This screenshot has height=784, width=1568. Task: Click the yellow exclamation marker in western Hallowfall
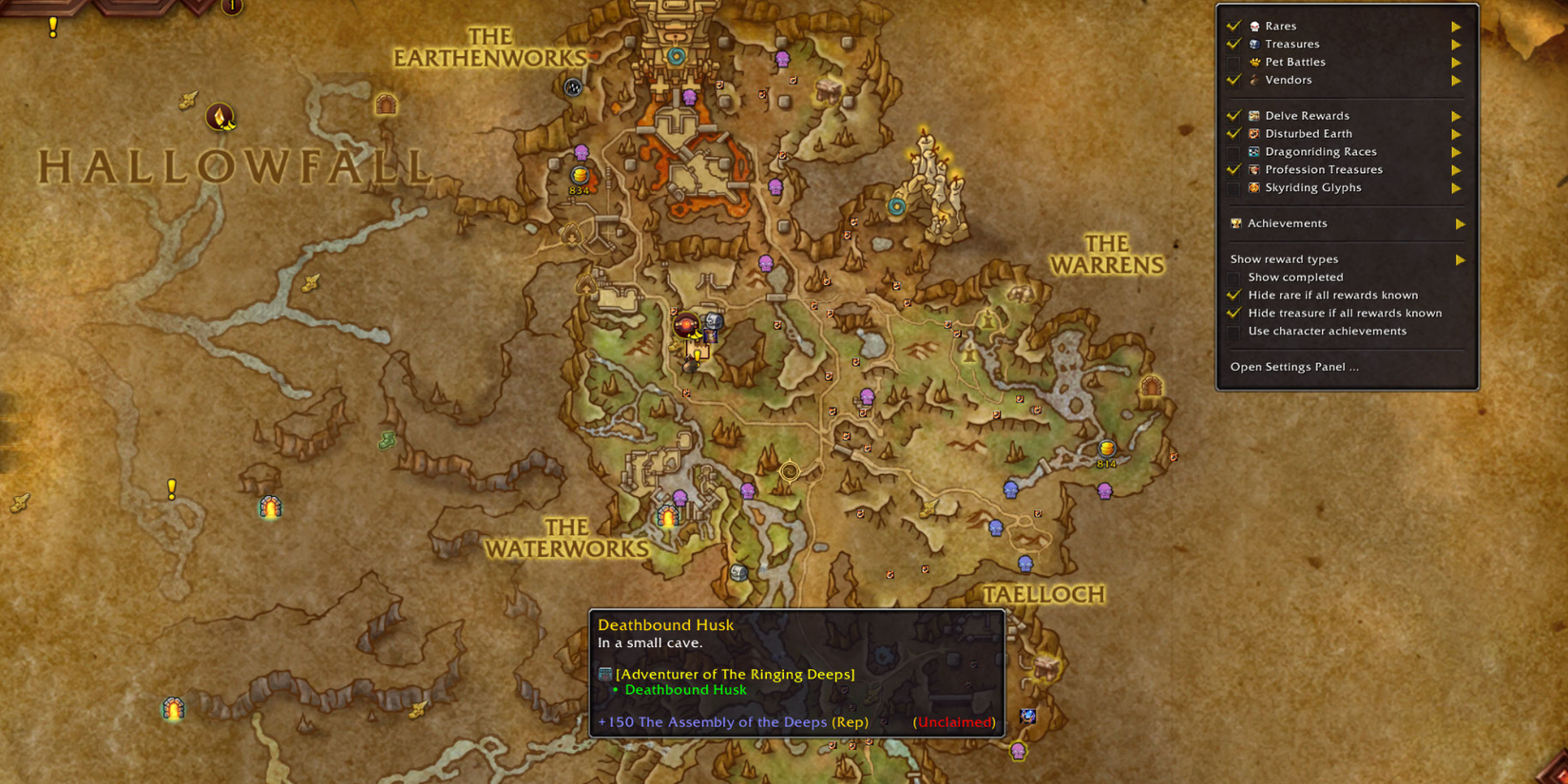(x=171, y=488)
